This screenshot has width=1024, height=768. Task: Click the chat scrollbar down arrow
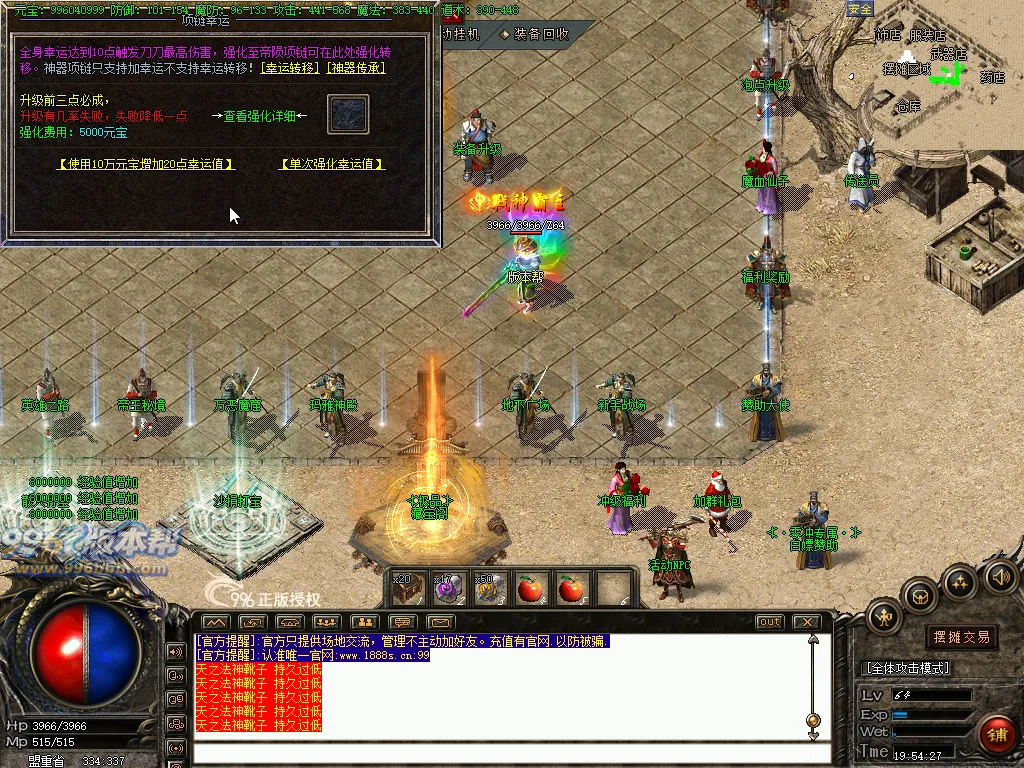813,737
